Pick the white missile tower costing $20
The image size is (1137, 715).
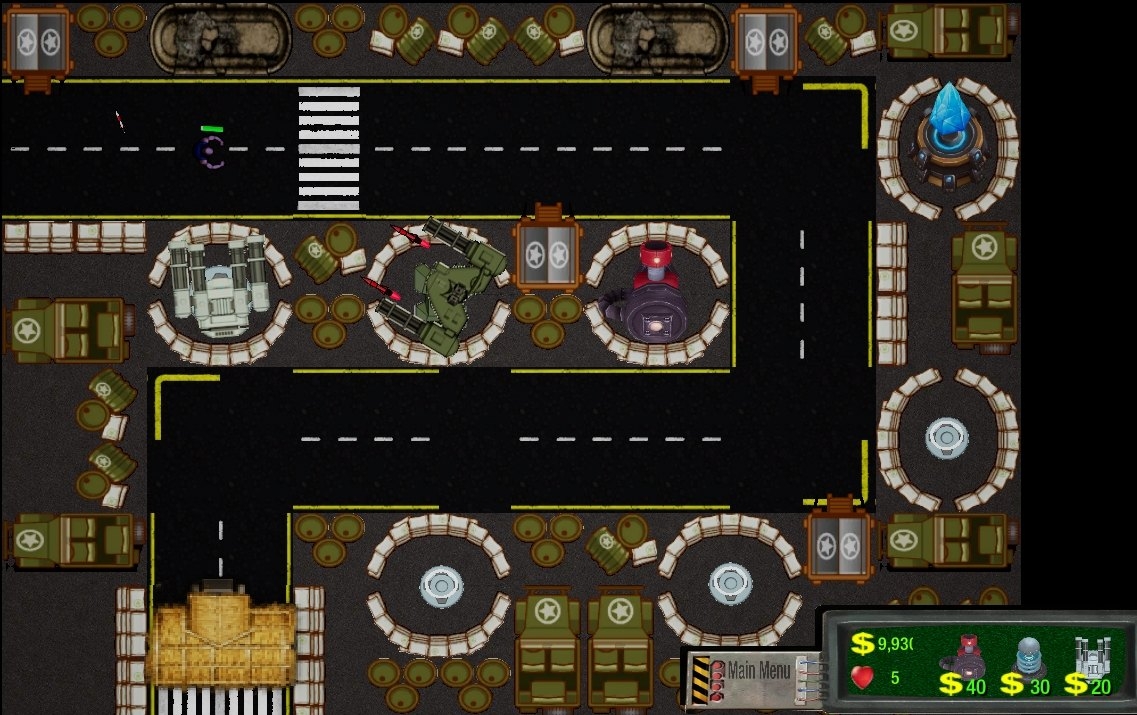tap(1090, 656)
